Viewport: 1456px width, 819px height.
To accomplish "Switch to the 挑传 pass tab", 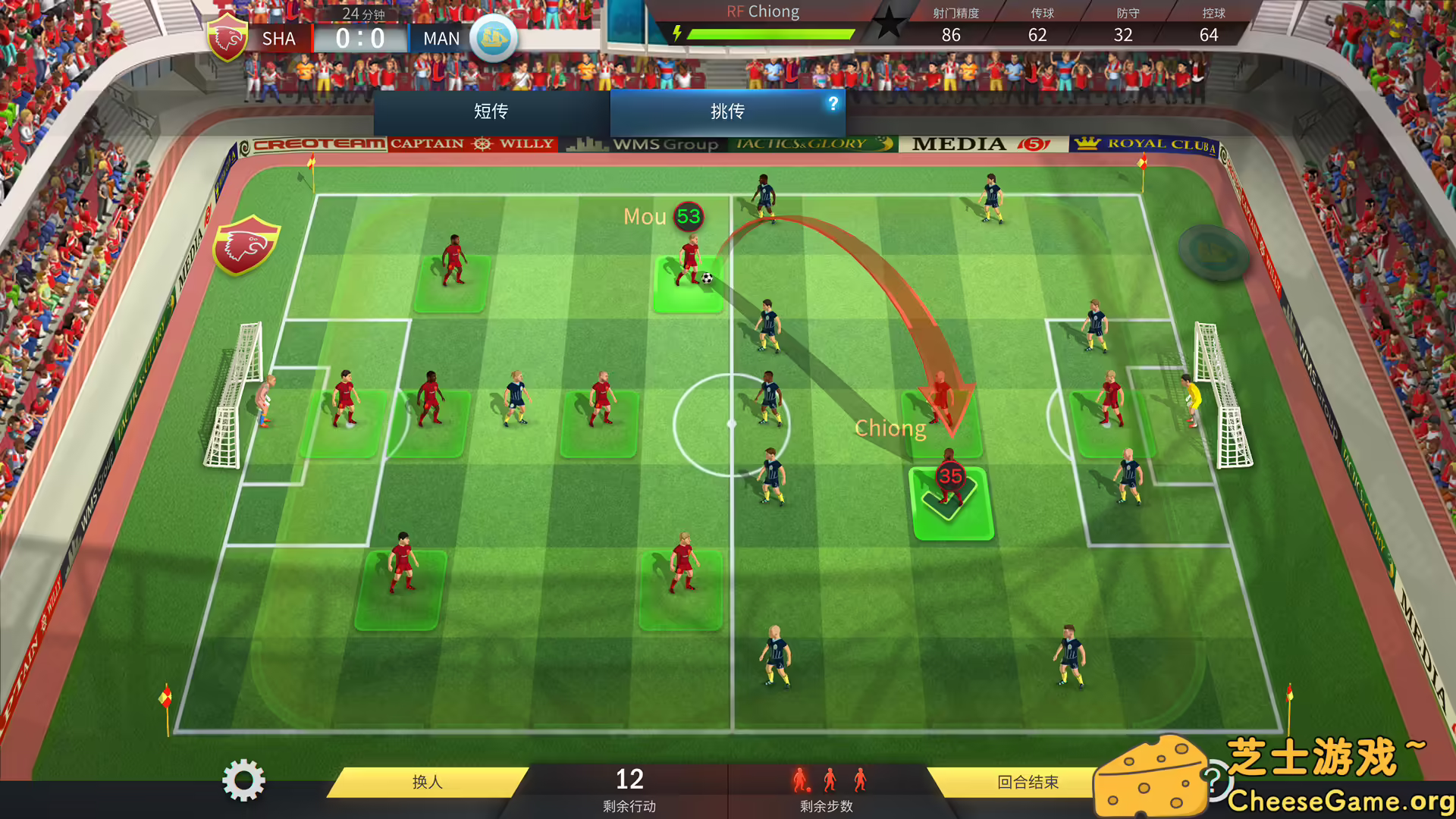I will [x=727, y=111].
